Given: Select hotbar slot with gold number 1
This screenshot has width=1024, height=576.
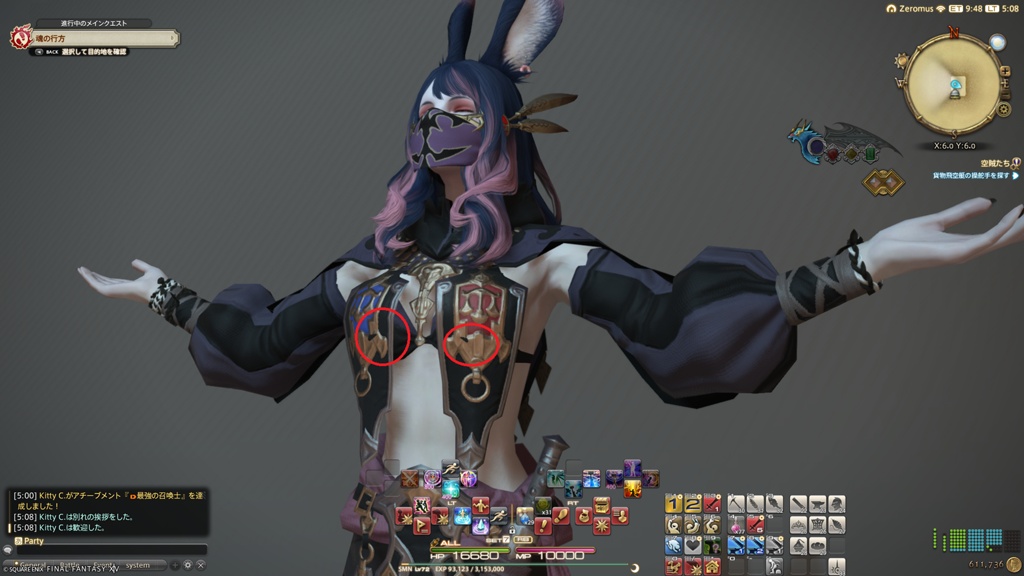Looking at the screenshot, I should point(675,504).
